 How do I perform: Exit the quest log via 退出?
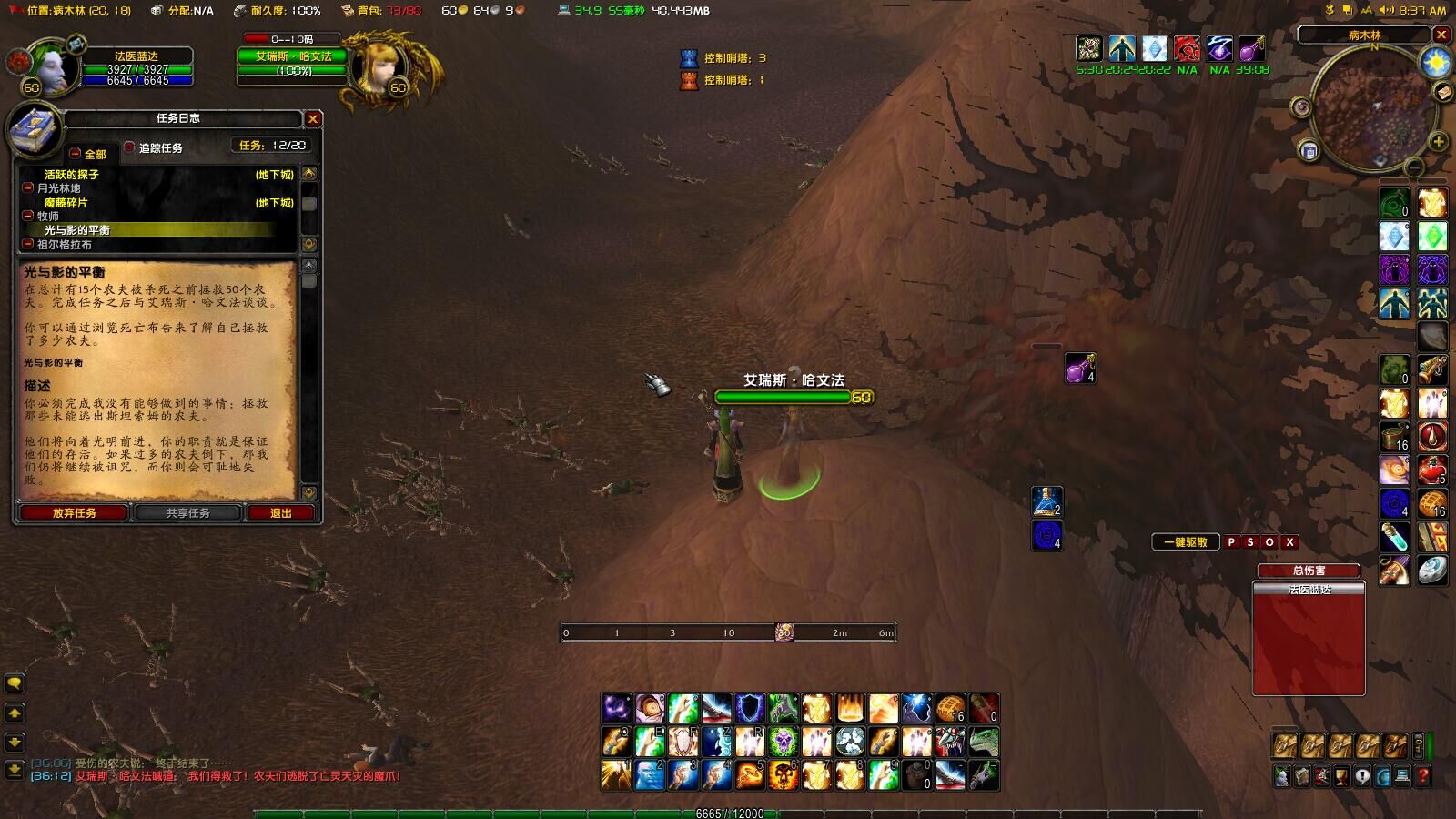point(281,513)
